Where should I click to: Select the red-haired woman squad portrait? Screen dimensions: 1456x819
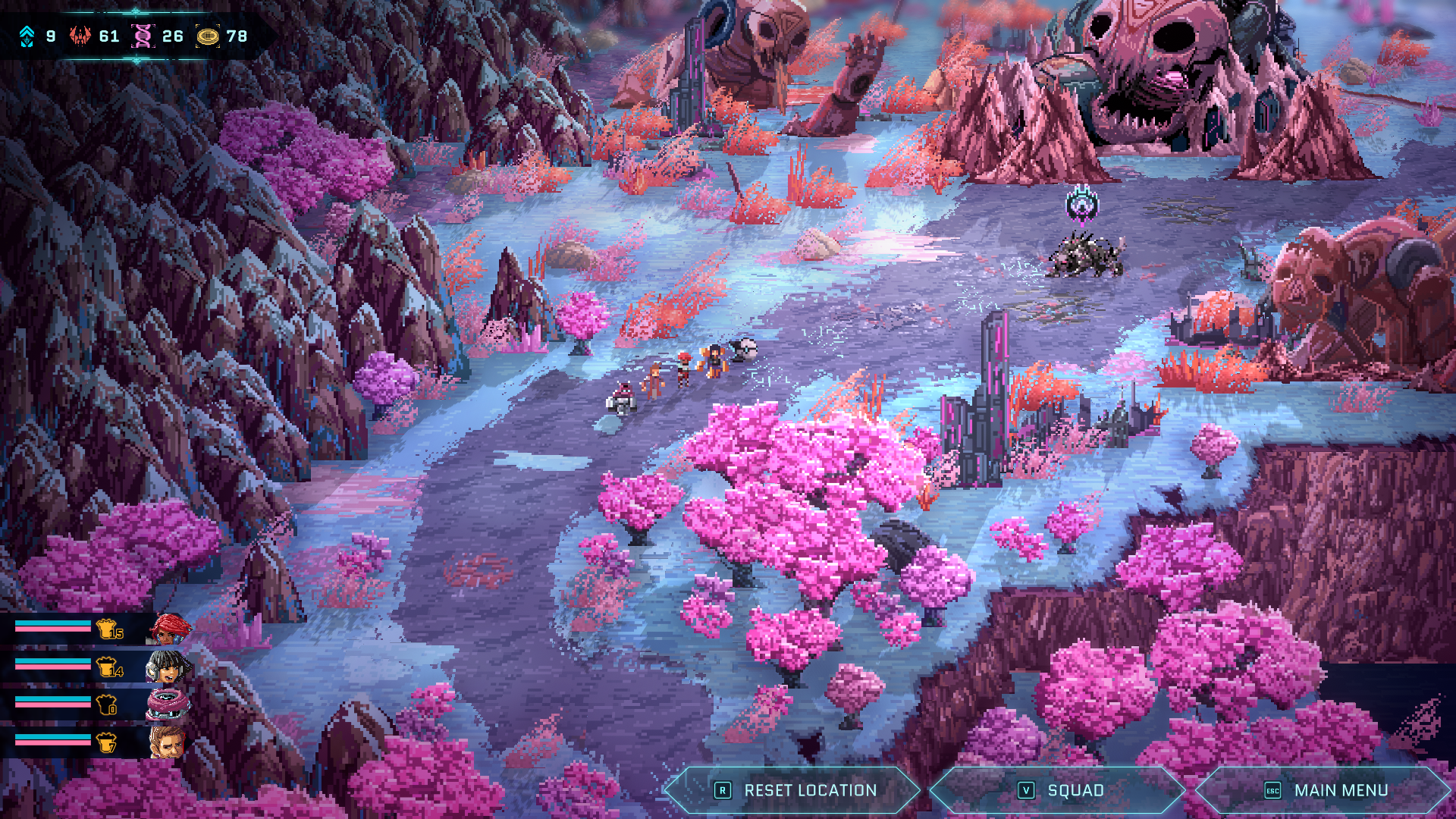pyautogui.click(x=168, y=629)
